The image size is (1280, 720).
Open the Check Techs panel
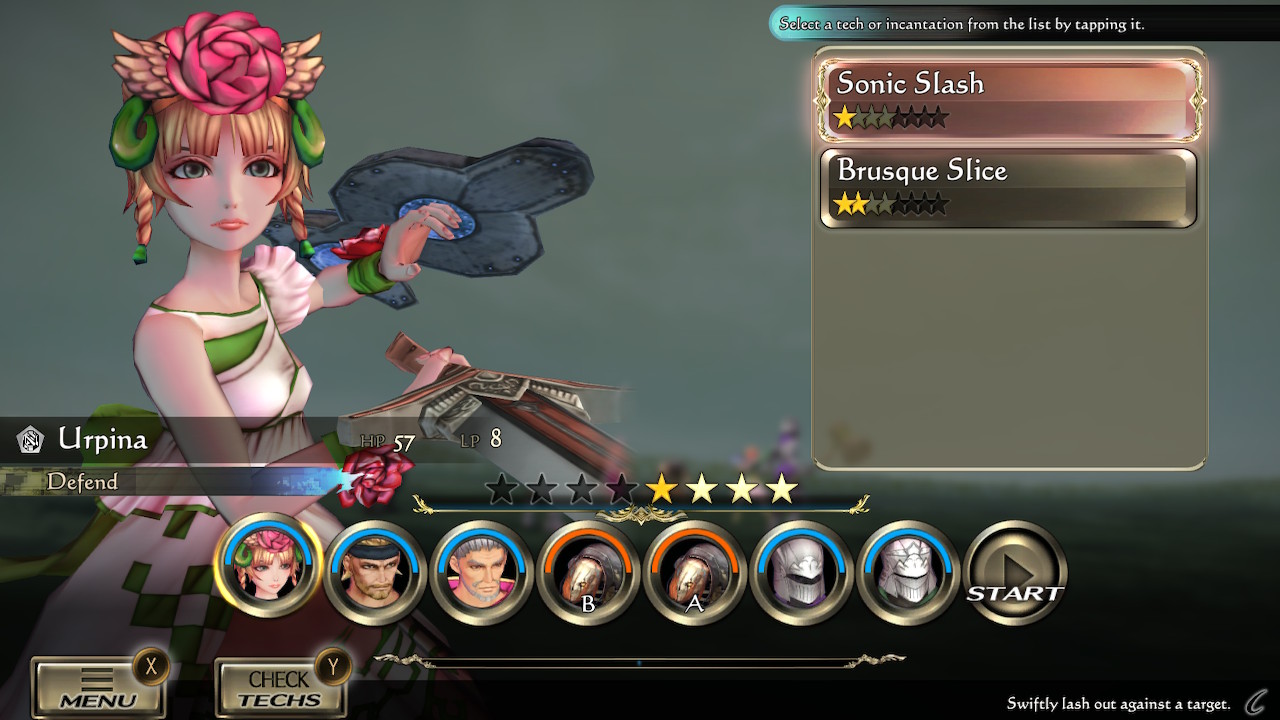[280, 688]
